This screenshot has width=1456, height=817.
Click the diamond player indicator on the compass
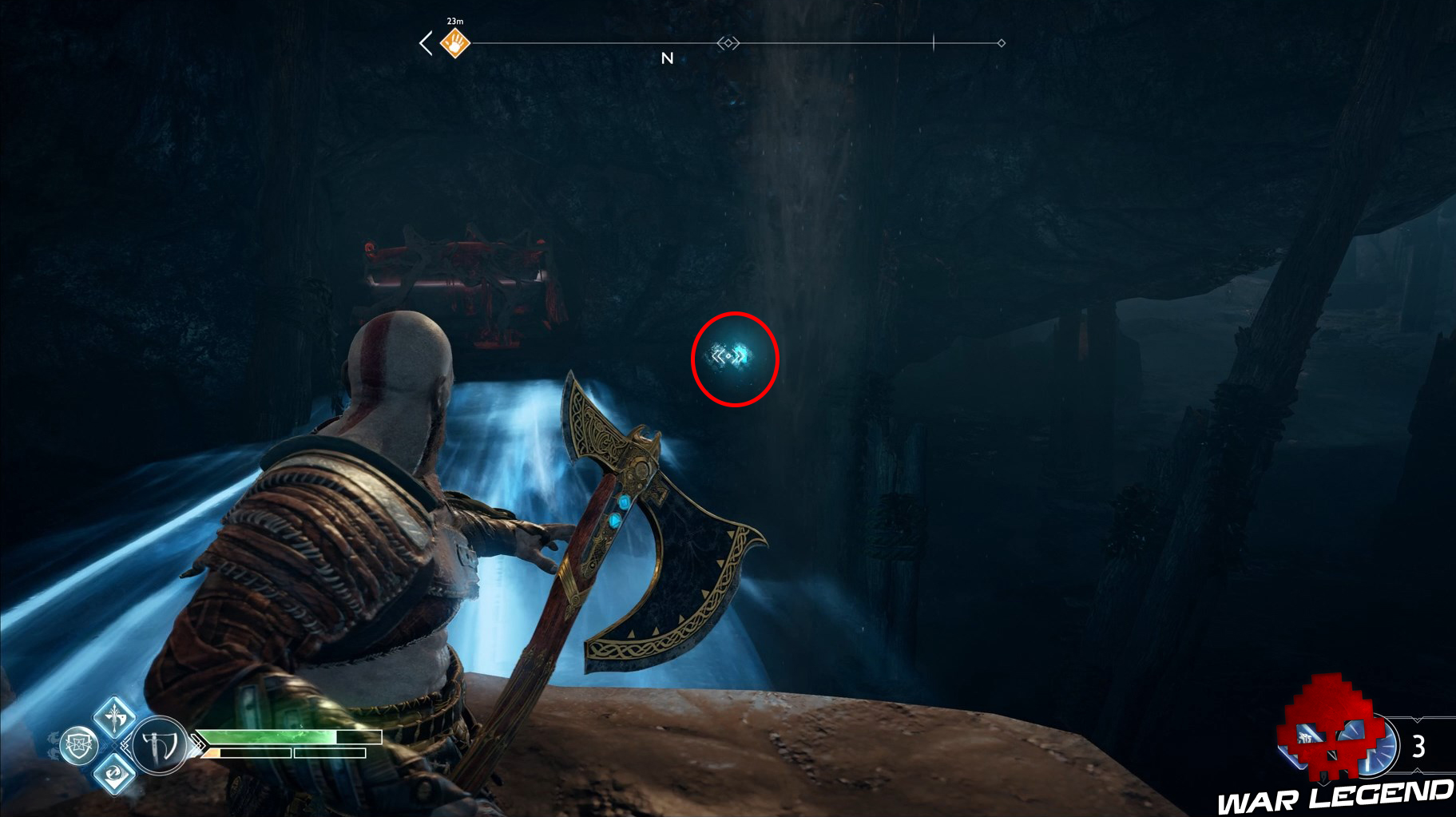pyautogui.click(x=728, y=44)
